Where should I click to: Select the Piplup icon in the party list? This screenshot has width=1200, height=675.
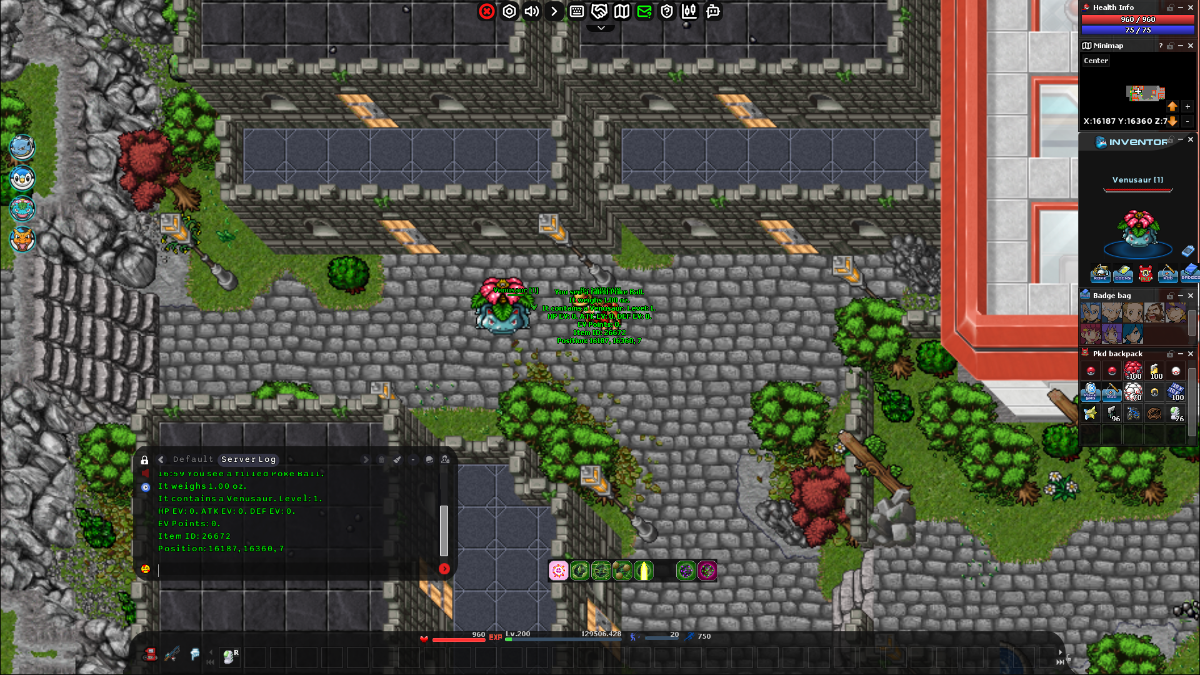21,178
